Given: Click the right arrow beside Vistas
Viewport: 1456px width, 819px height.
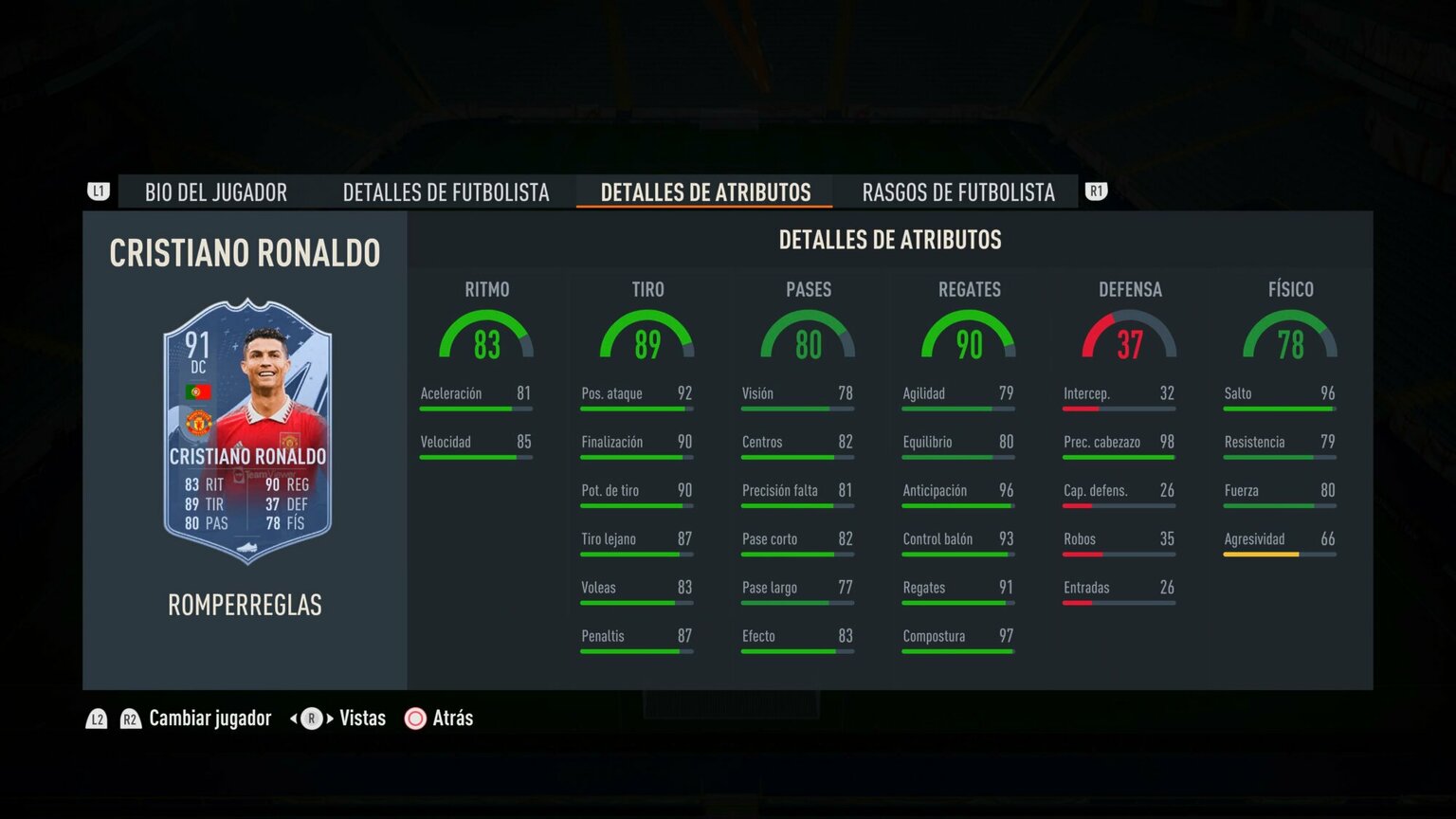Looking at the screenshot, I should [x=329, y=719].
